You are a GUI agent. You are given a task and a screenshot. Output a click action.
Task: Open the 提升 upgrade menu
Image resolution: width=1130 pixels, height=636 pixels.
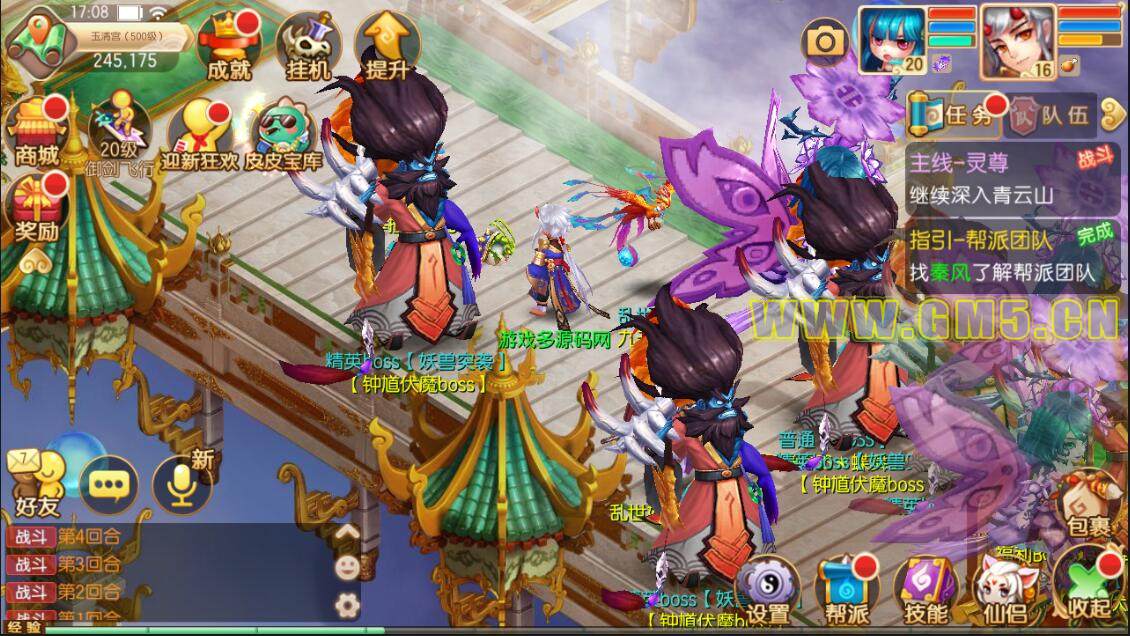tap(386, 47)
